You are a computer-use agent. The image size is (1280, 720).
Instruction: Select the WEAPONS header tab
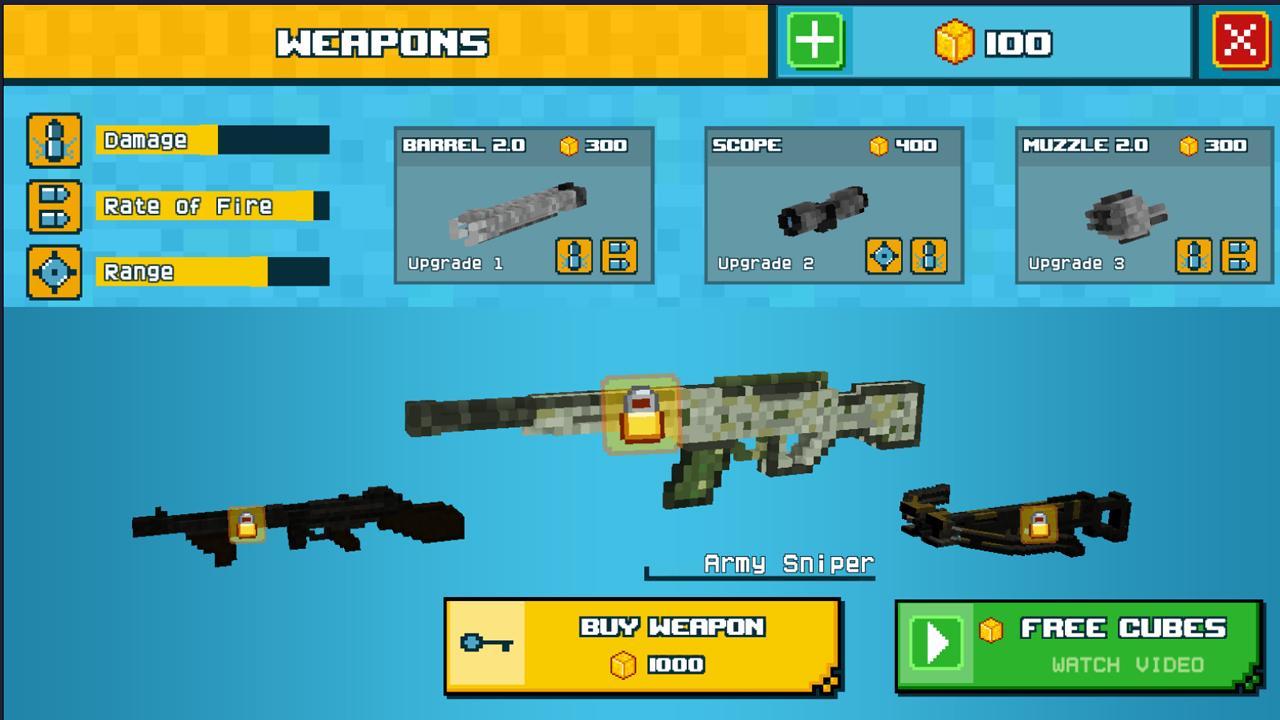pyautogui.click(x=383, y=43)
